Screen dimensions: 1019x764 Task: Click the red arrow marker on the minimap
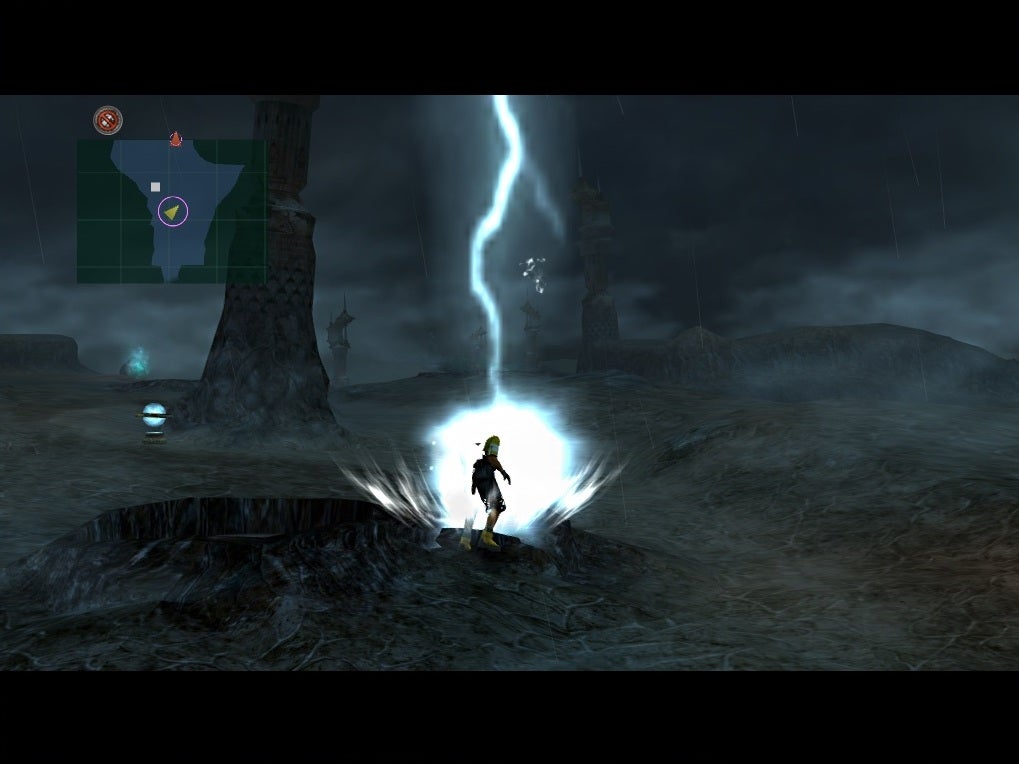[x=176, y=139]
